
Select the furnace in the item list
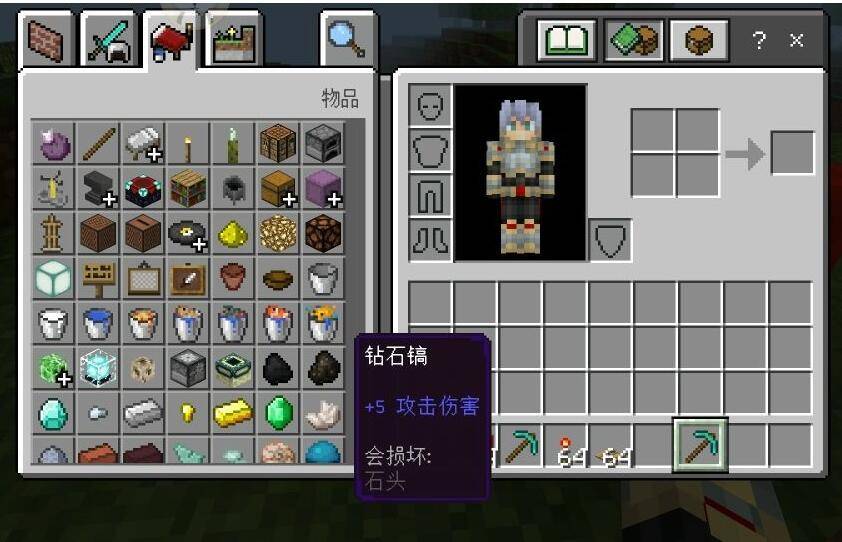[x=322, y=143]
